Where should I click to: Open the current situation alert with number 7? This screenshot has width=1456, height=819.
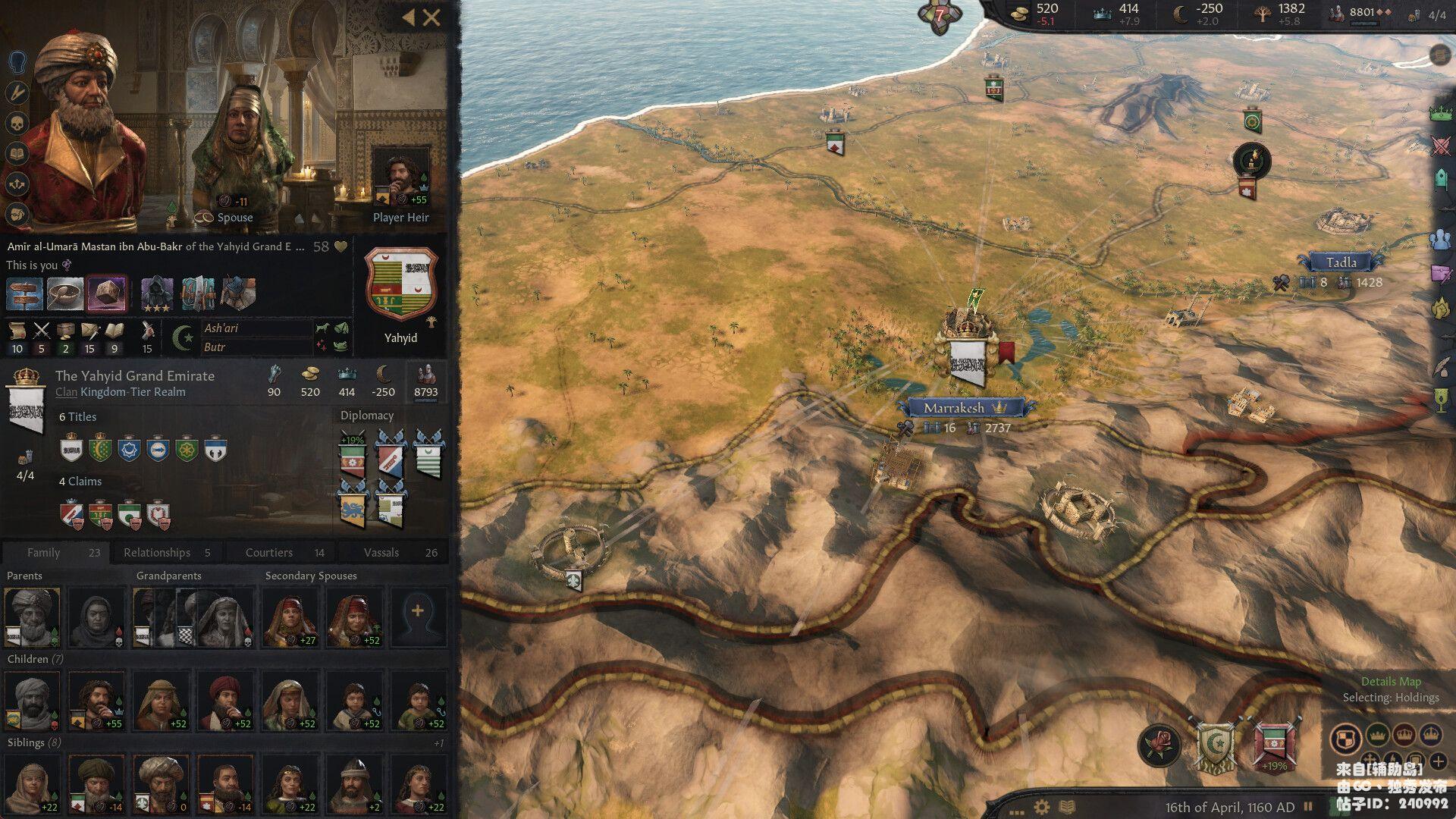(940, 15)
